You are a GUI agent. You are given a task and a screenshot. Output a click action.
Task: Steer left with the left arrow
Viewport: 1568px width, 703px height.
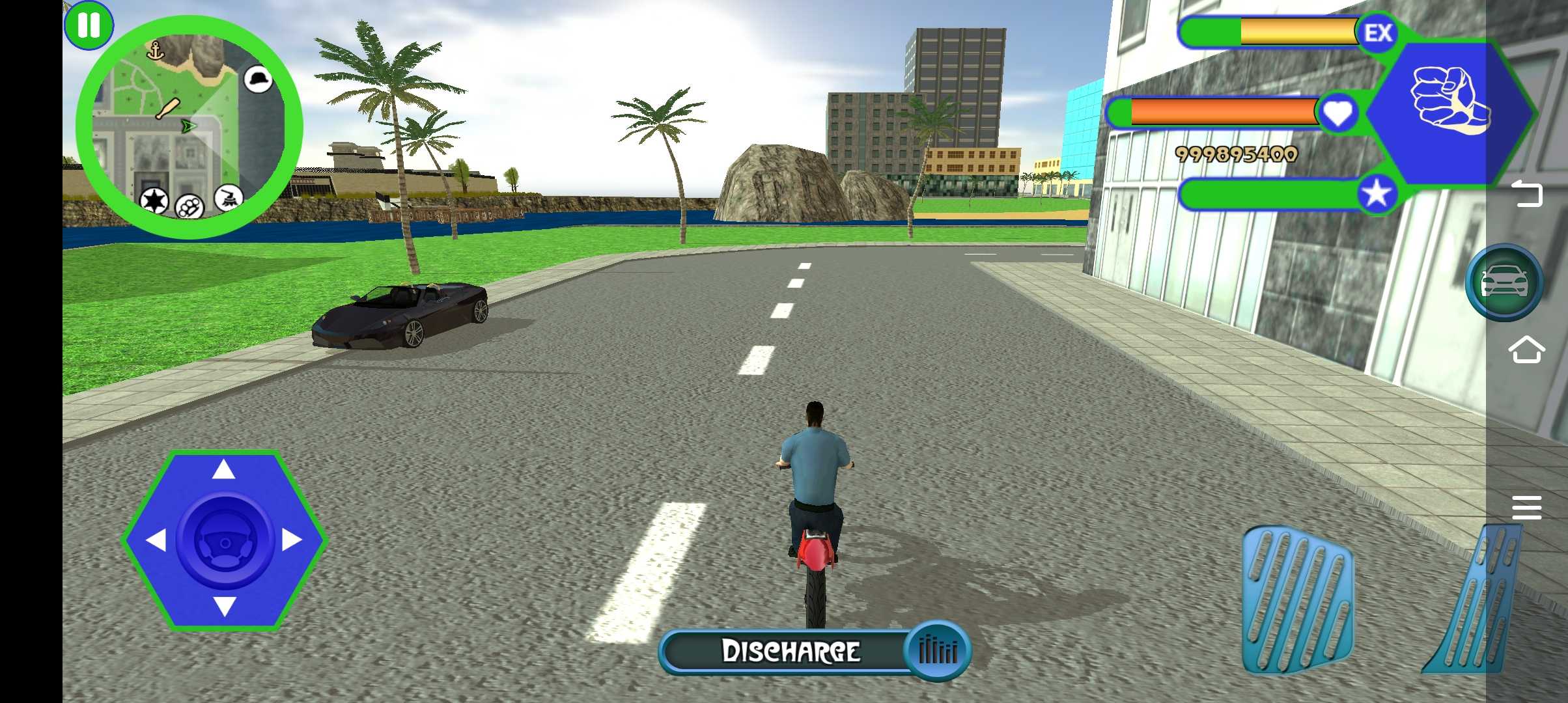(155, 540)
